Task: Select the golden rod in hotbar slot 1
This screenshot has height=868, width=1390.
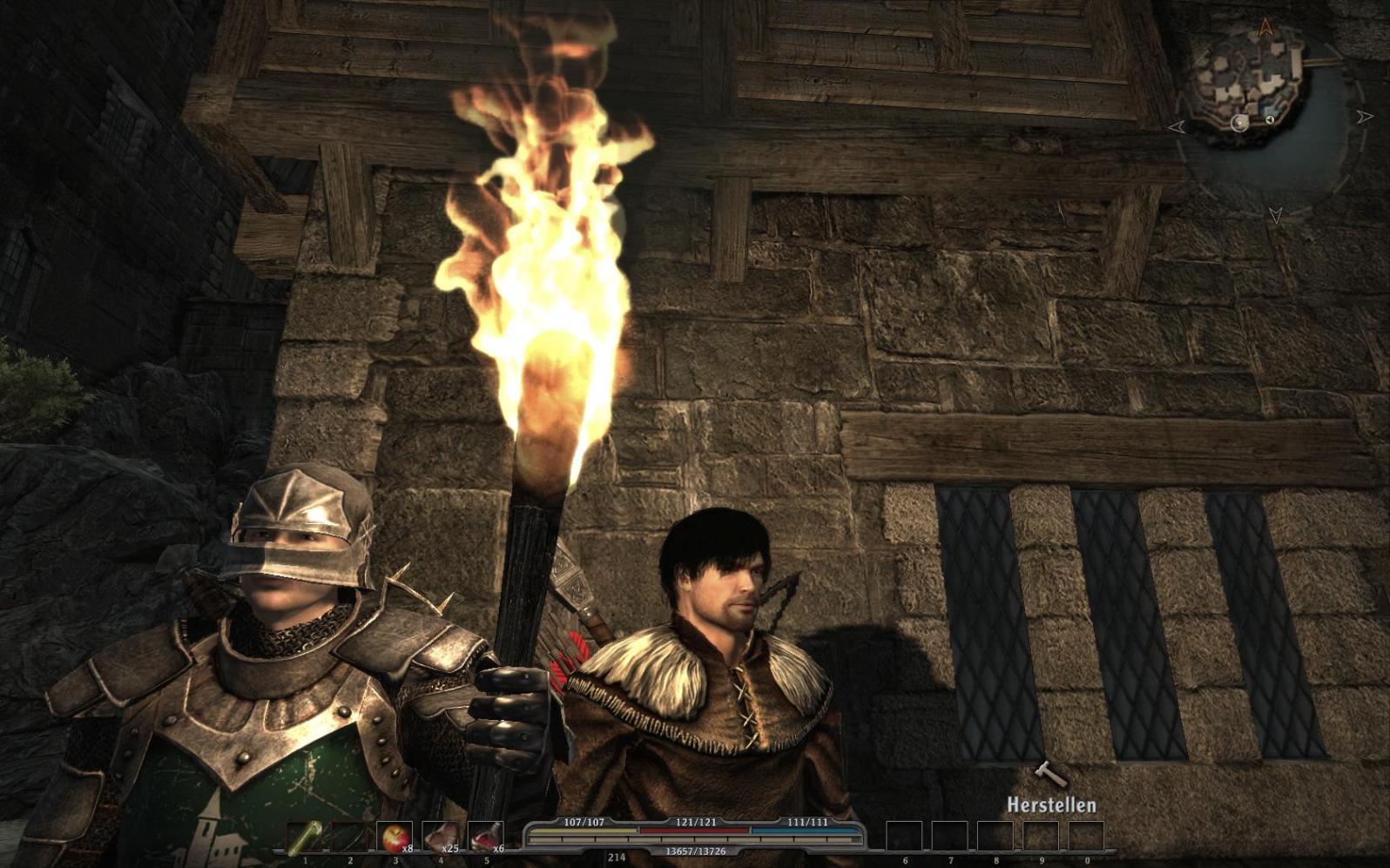Action: click(x=304, y=838)
